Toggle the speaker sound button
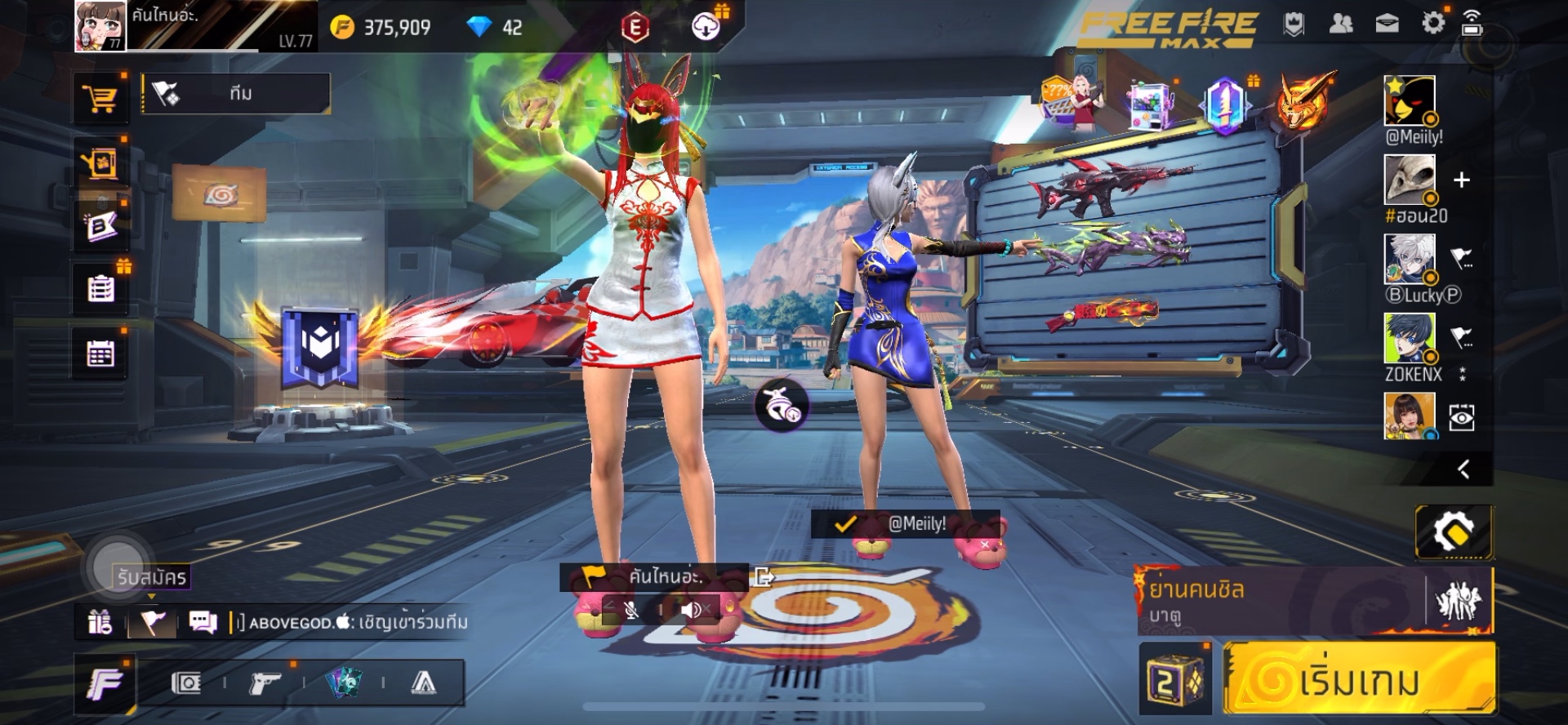Screen dimensions: 1568x725 point(693,609)
